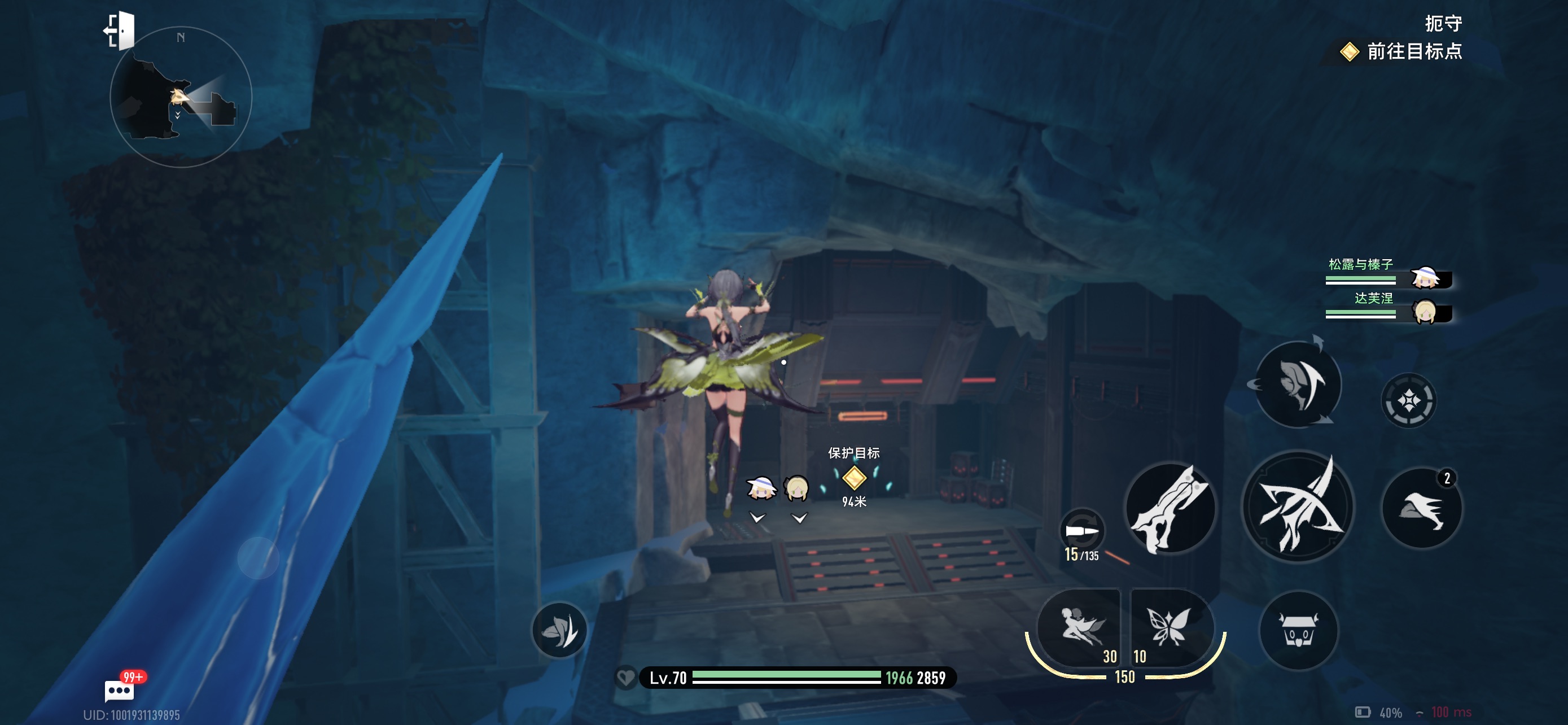The image size is (1568, 725).
Task: Use the dash slide button
Action: tap(1421, 508)
